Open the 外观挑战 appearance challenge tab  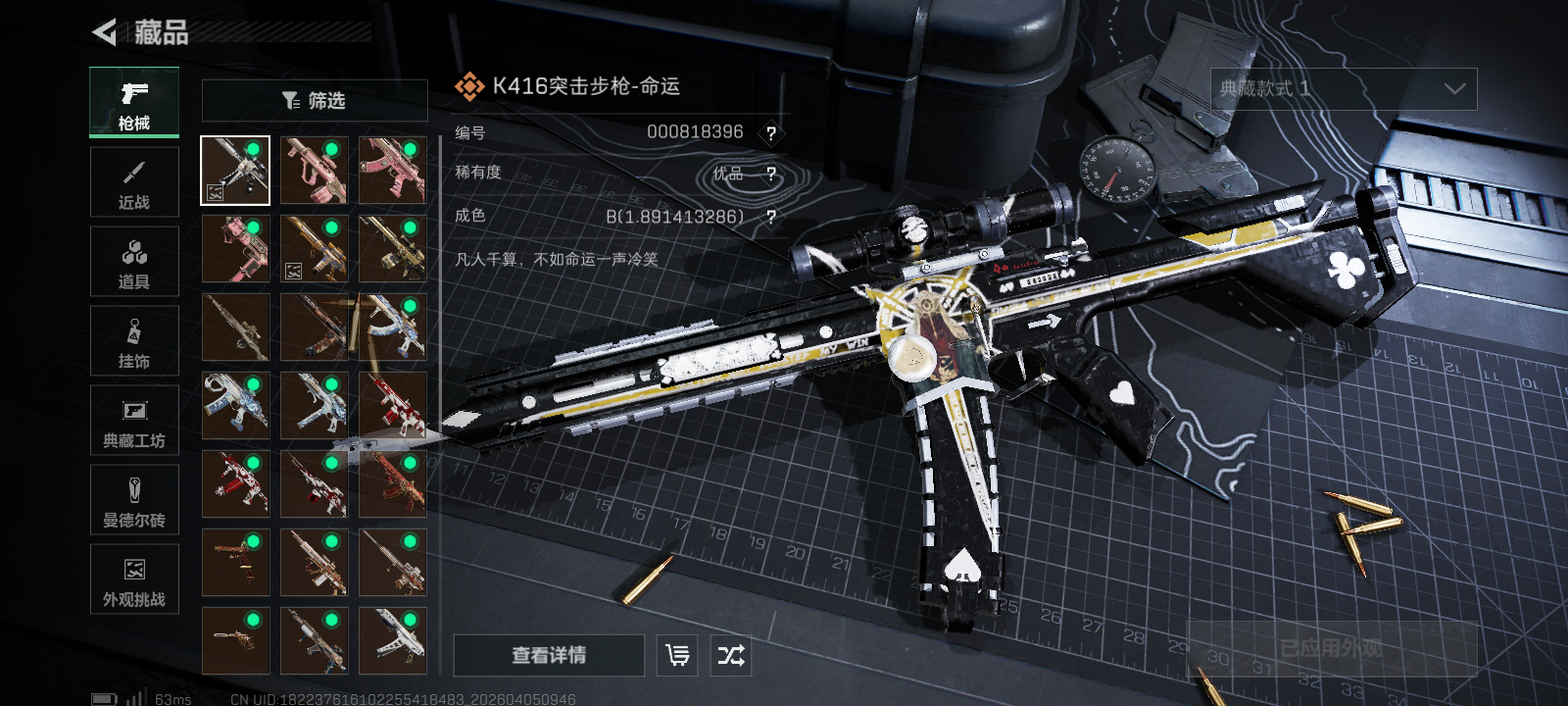tap(134, 580)
